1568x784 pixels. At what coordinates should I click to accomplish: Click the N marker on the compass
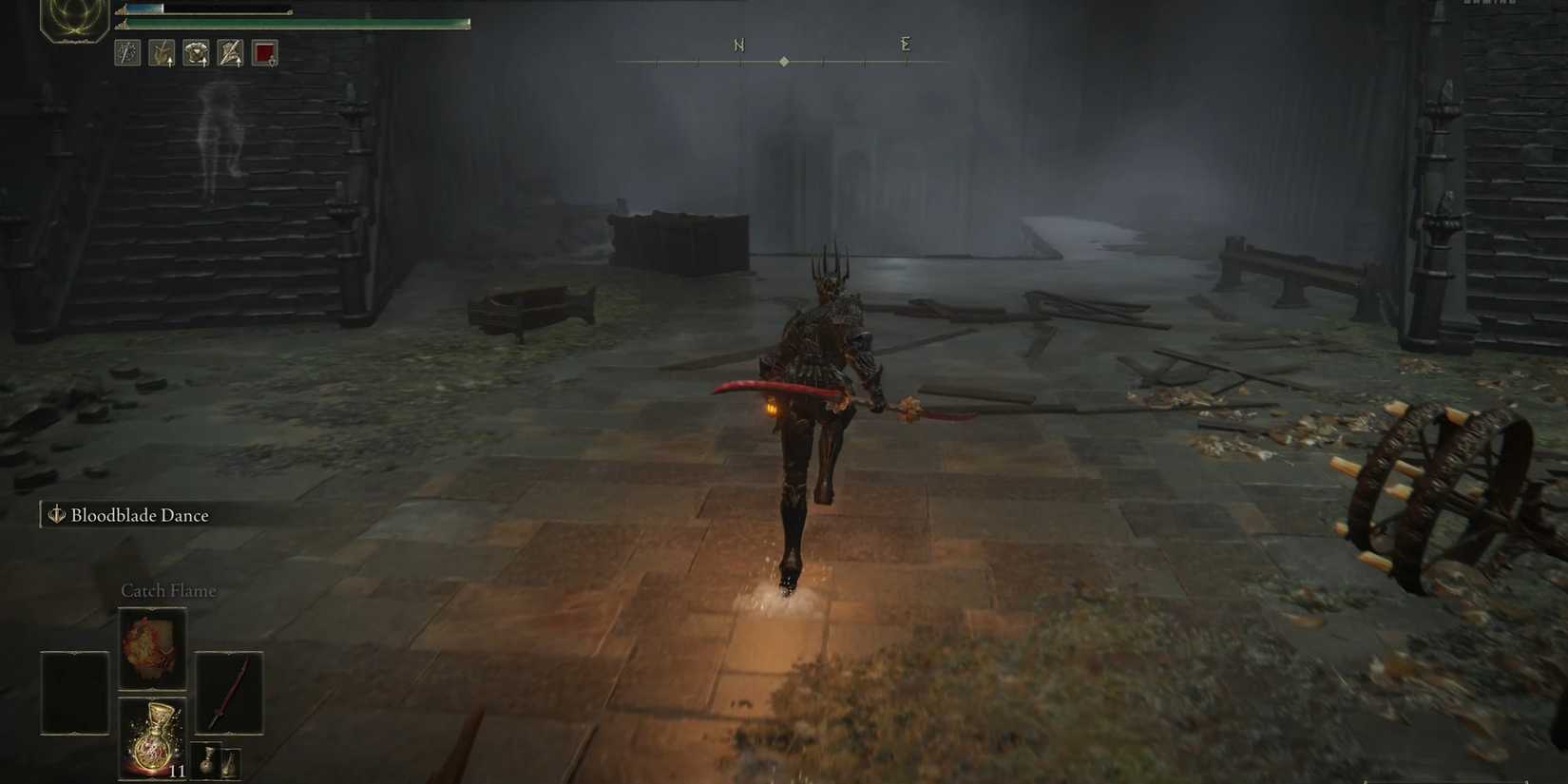pyautogui.click(x=739, y=44)
